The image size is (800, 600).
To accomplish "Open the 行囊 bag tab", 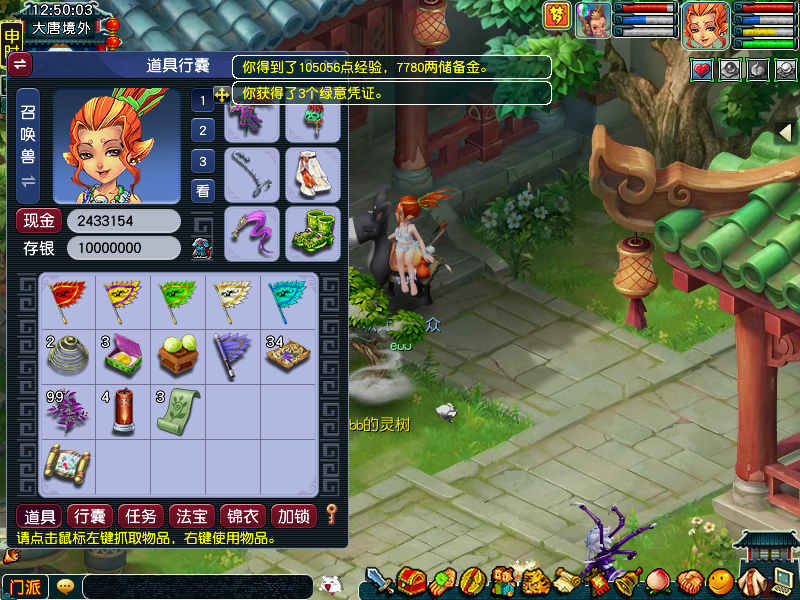I will pos(92,516).
